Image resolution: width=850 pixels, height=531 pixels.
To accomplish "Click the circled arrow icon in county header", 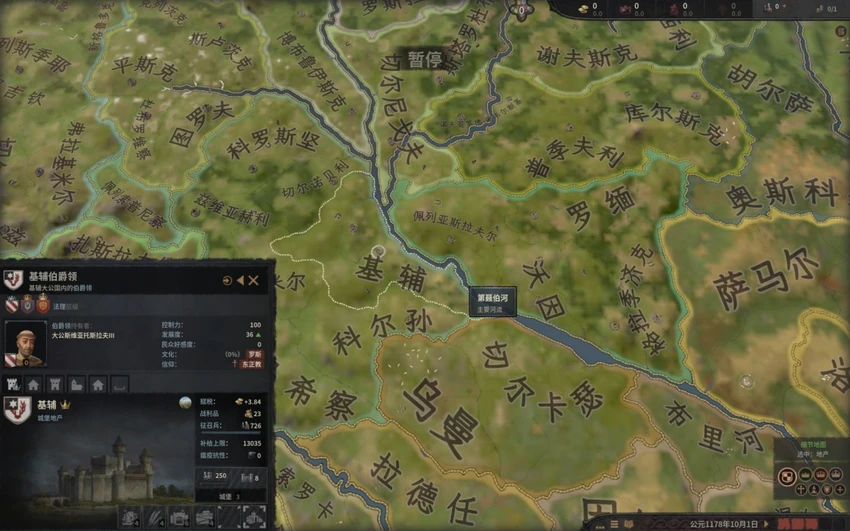I will (x=227, y=281).
